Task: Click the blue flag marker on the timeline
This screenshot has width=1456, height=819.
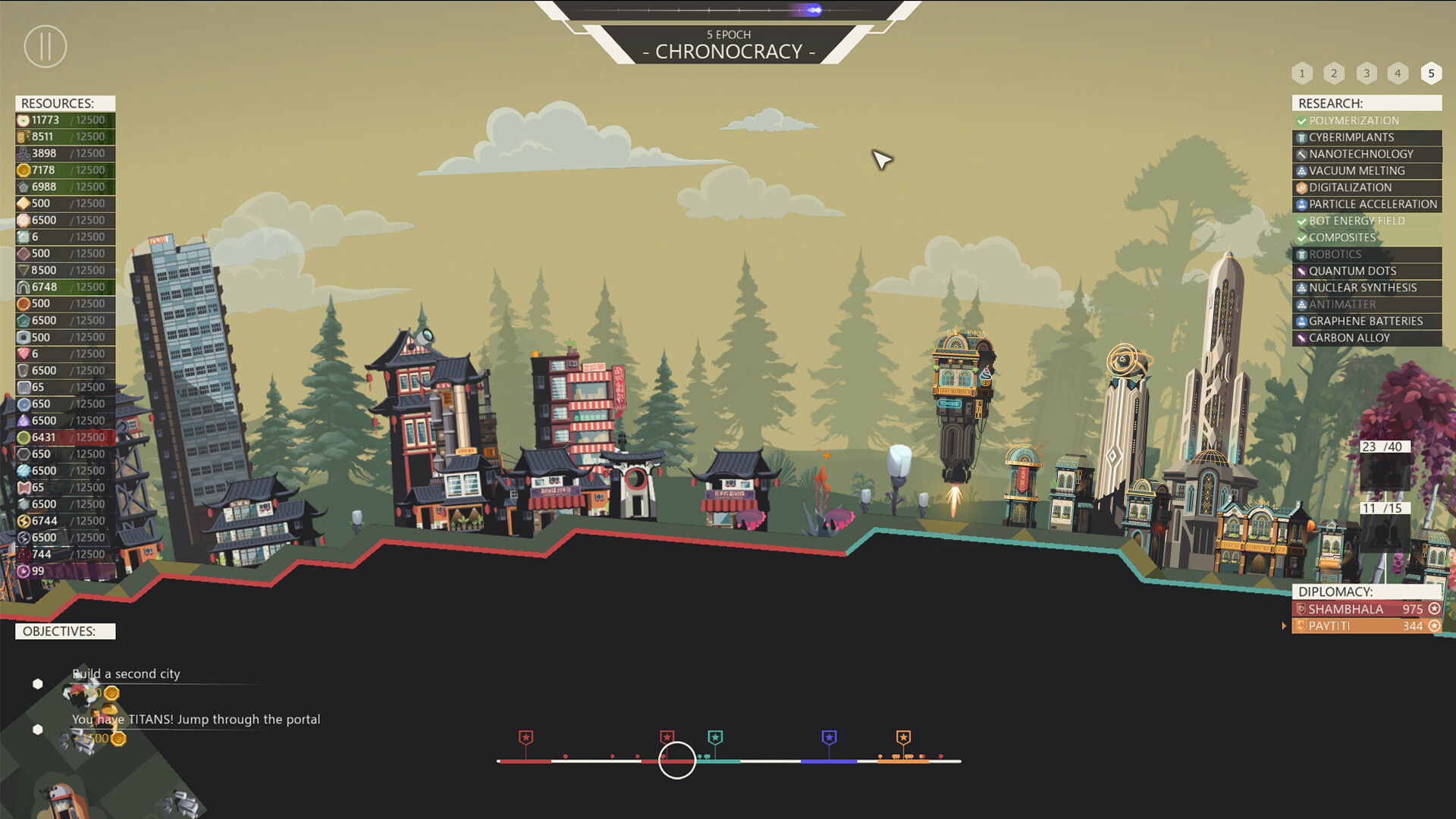Action: click(x=829, y=737)
